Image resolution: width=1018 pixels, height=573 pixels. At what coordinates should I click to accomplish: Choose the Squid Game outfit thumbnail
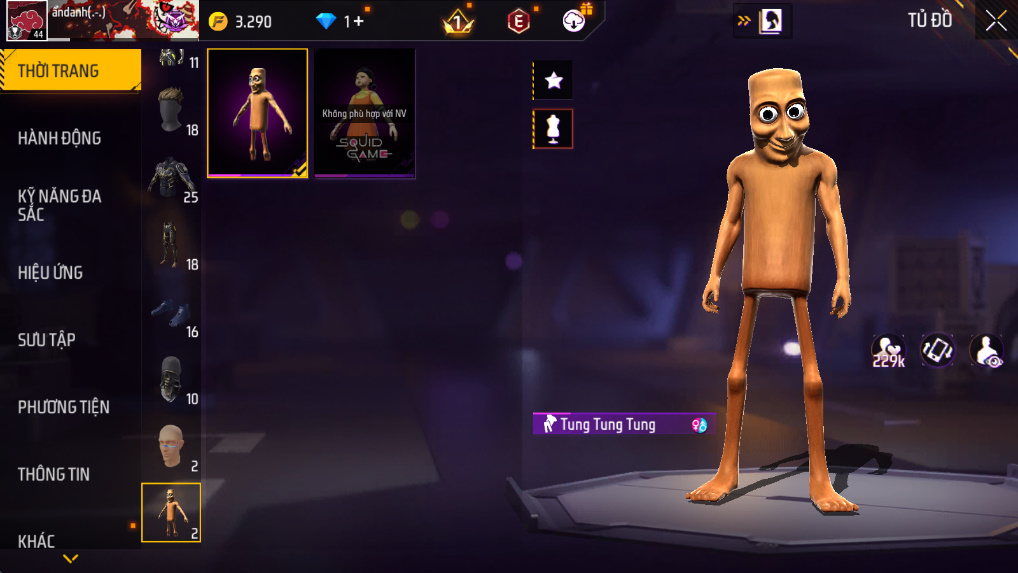(x=365, y=113)
